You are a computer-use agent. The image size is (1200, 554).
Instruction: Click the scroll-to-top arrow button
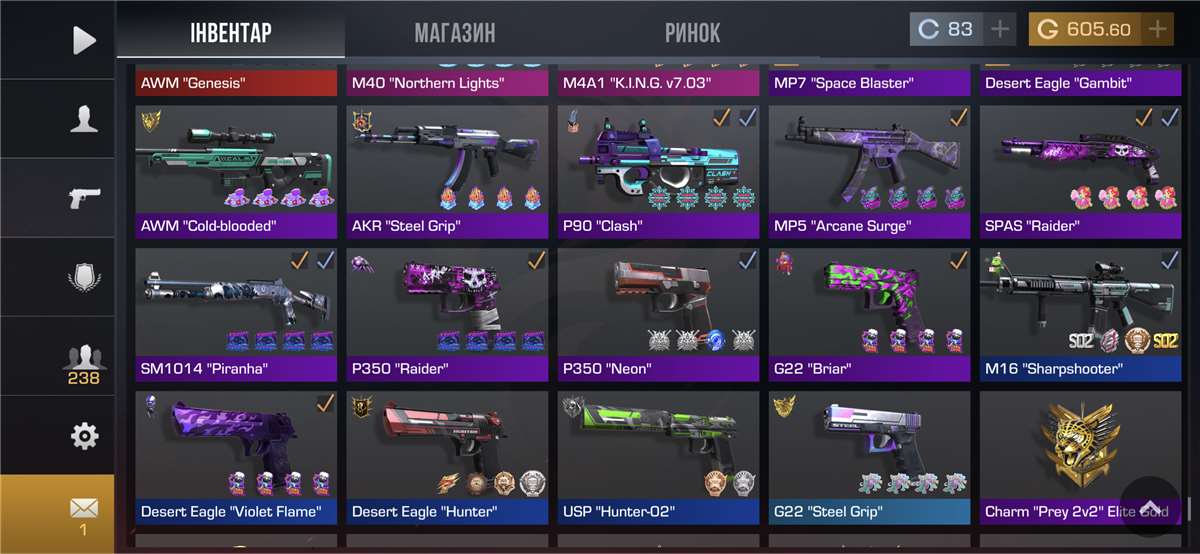click(1150, 506)
